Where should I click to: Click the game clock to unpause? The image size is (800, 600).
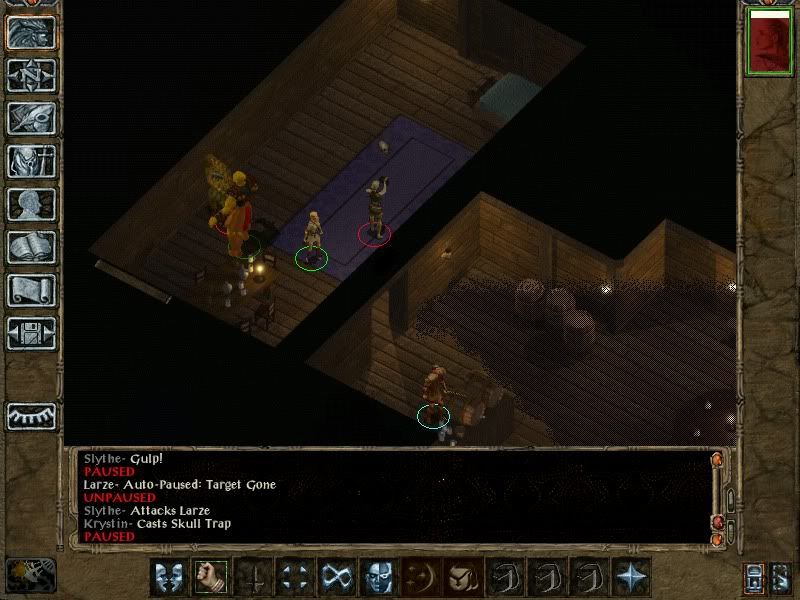(30, 574)
